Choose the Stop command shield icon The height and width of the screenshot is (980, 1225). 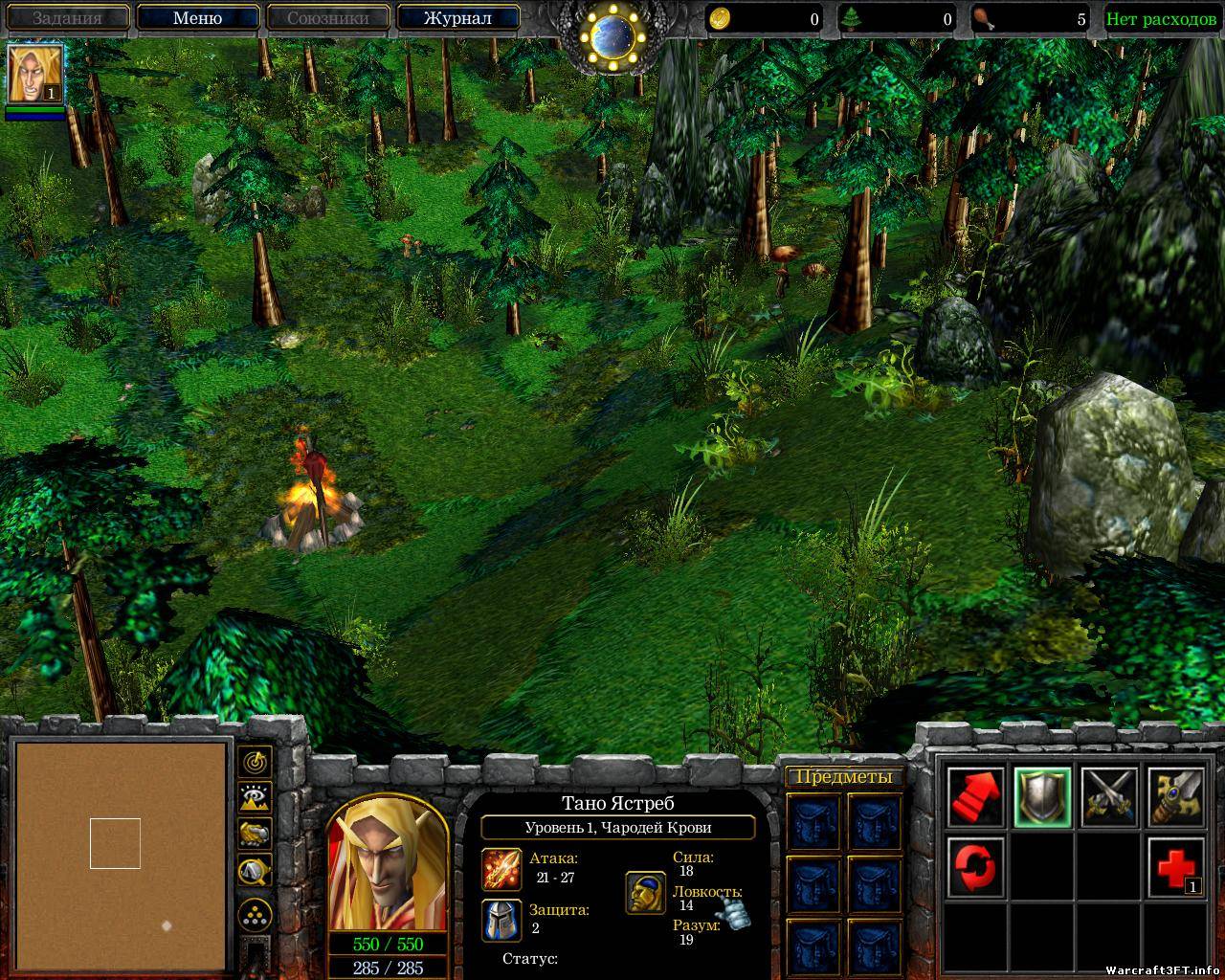coord(1042,797)
